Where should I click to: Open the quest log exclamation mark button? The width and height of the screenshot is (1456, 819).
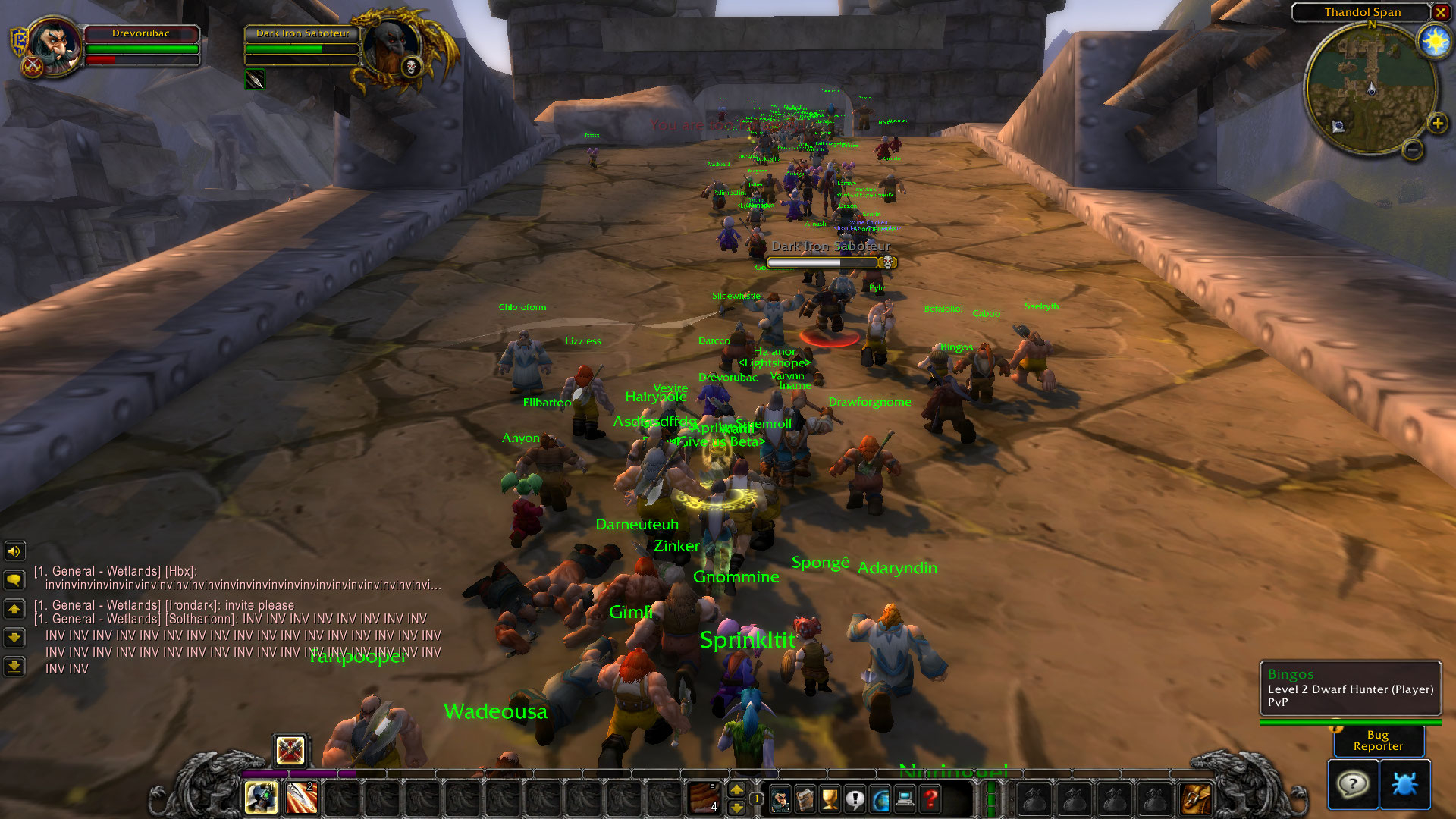click(855, 799)
